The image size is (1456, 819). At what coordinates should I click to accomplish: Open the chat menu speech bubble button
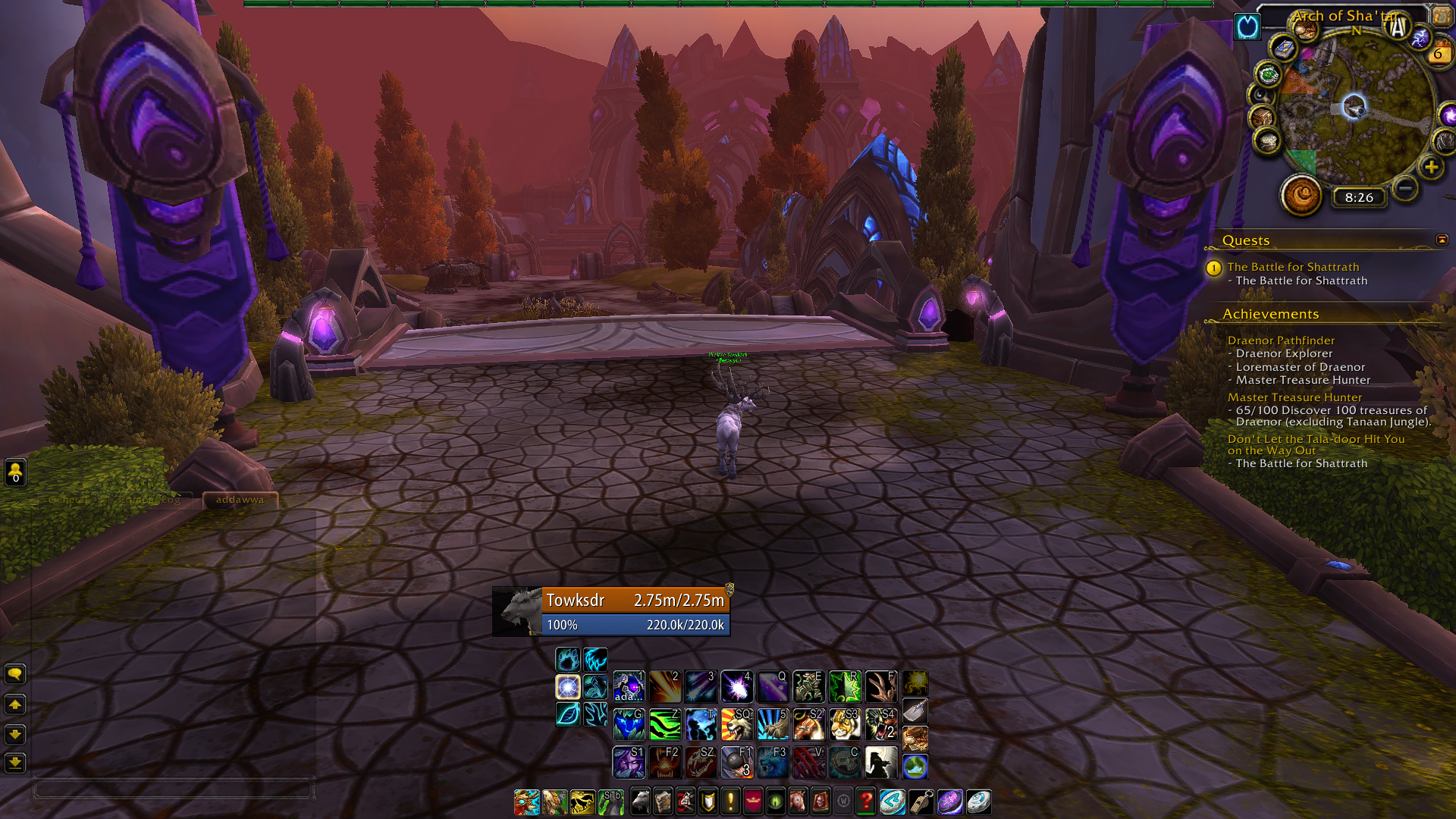point(15,674)
